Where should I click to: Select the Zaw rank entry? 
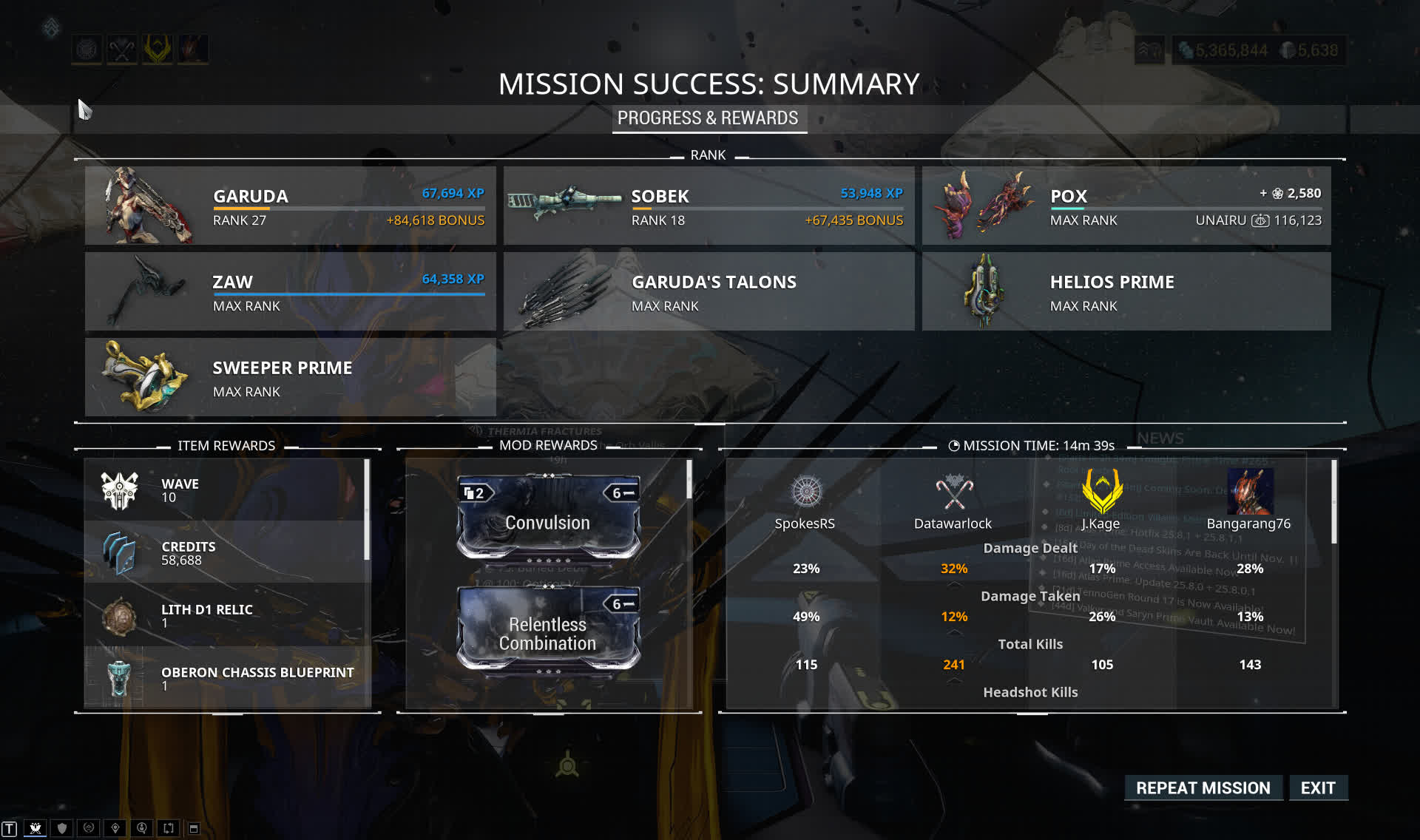point(290,291)
